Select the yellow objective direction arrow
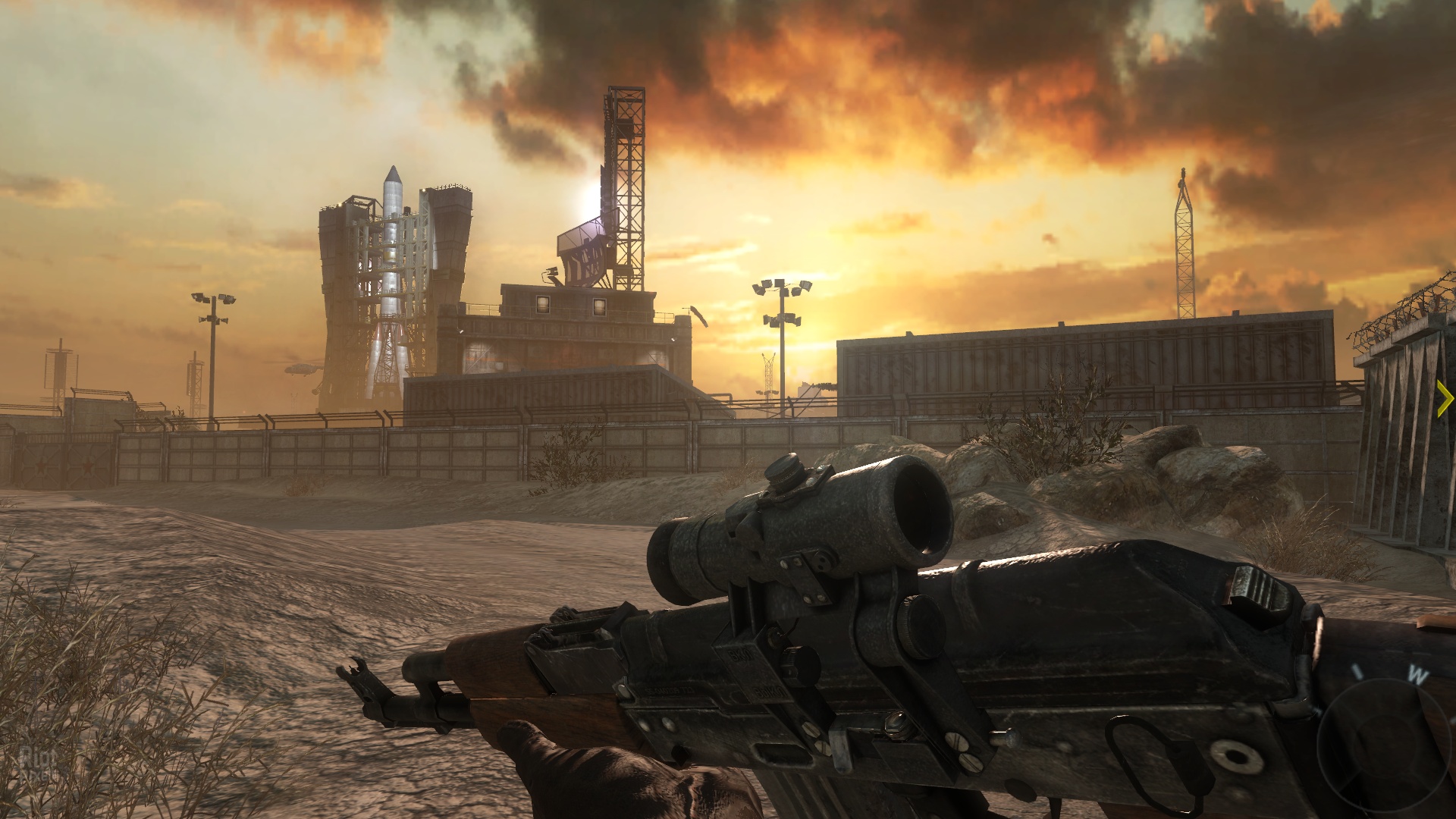1456x819 pixels. (x=1445, y=399)
